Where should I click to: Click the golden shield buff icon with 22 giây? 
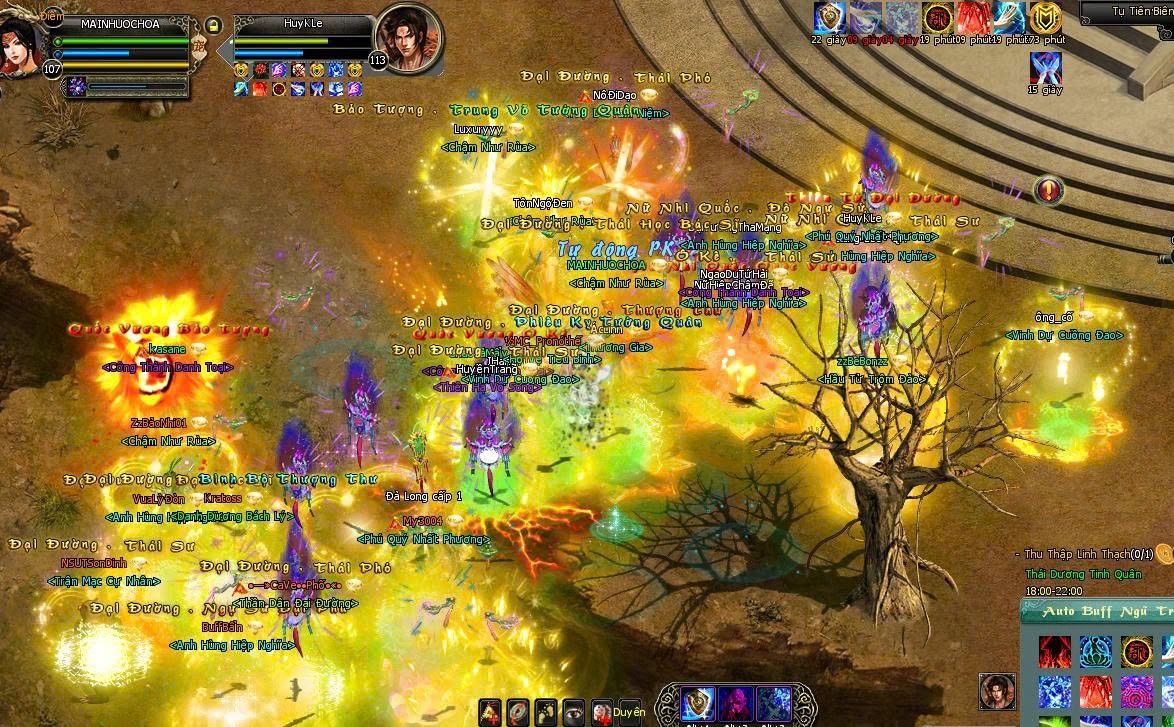tap(828, 18)
